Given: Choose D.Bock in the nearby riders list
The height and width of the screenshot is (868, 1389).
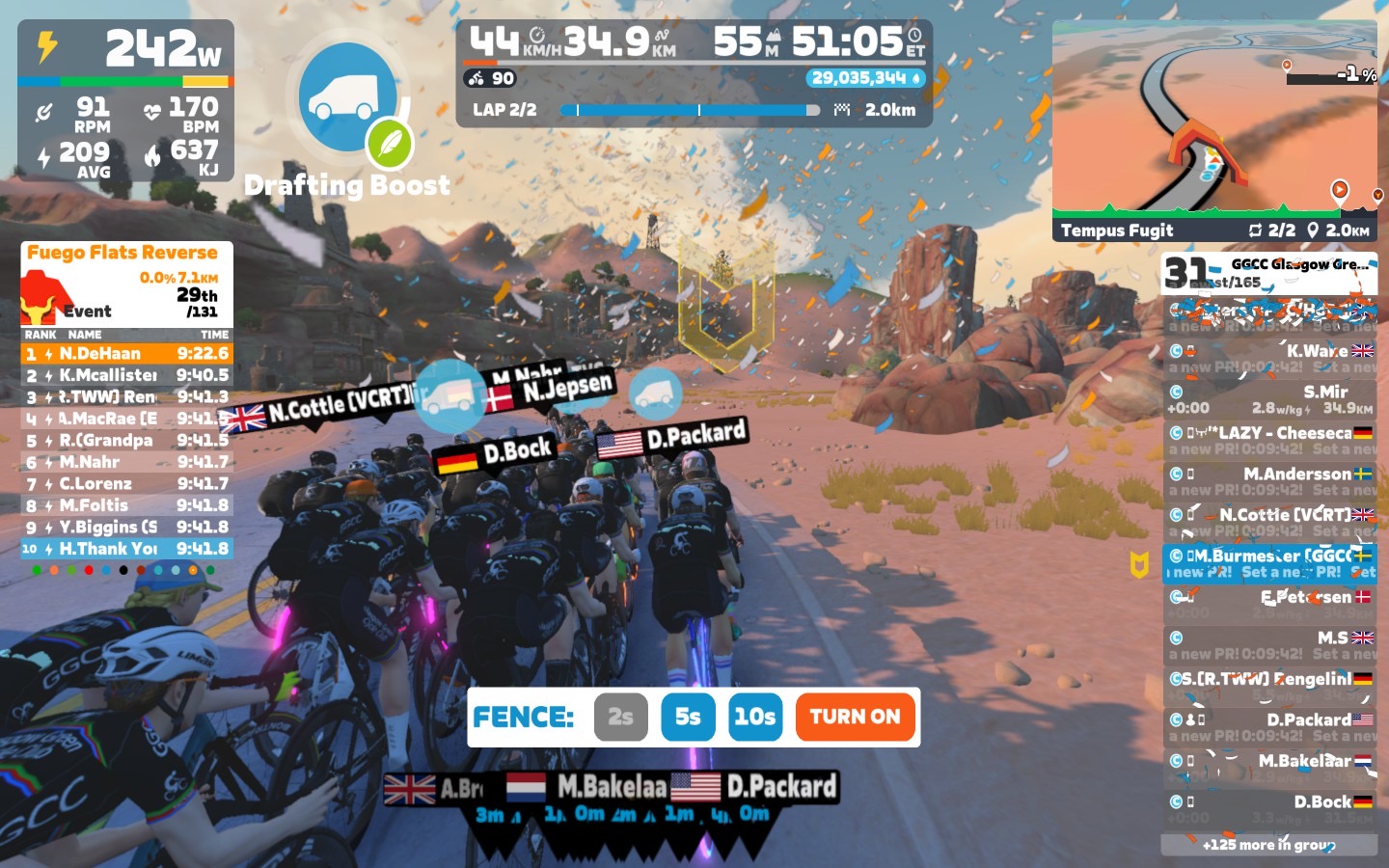Looking at the screenshot, I should 1269,809.
